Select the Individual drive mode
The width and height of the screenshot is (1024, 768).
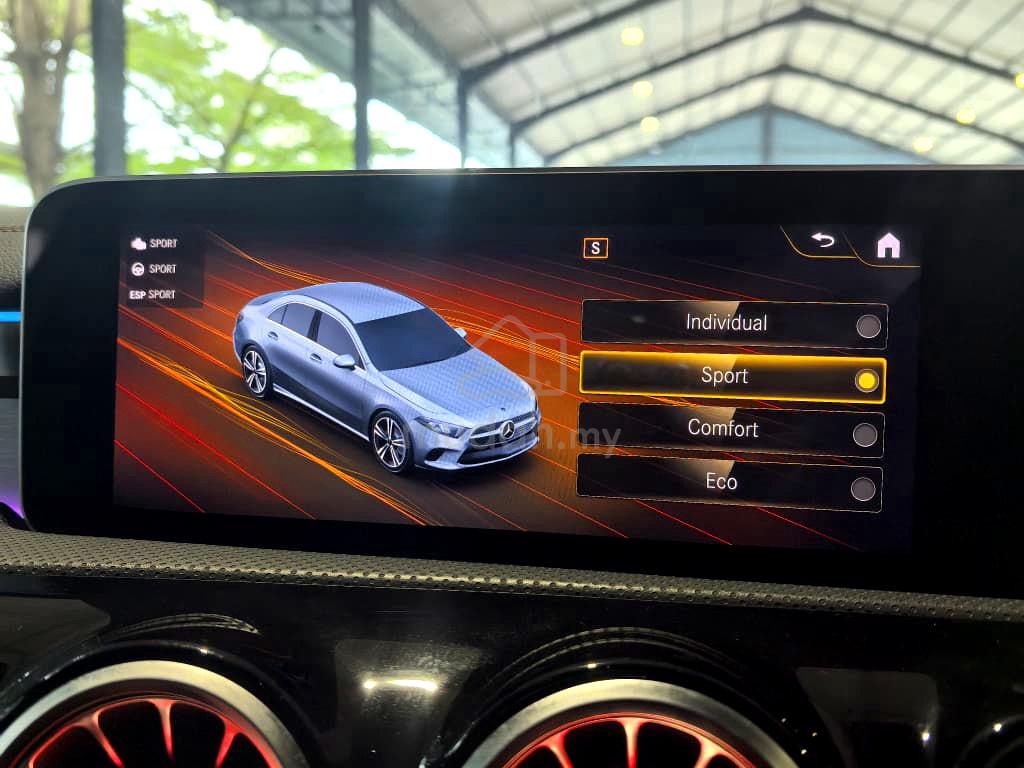pyautogui.click(x=733, y=324)
